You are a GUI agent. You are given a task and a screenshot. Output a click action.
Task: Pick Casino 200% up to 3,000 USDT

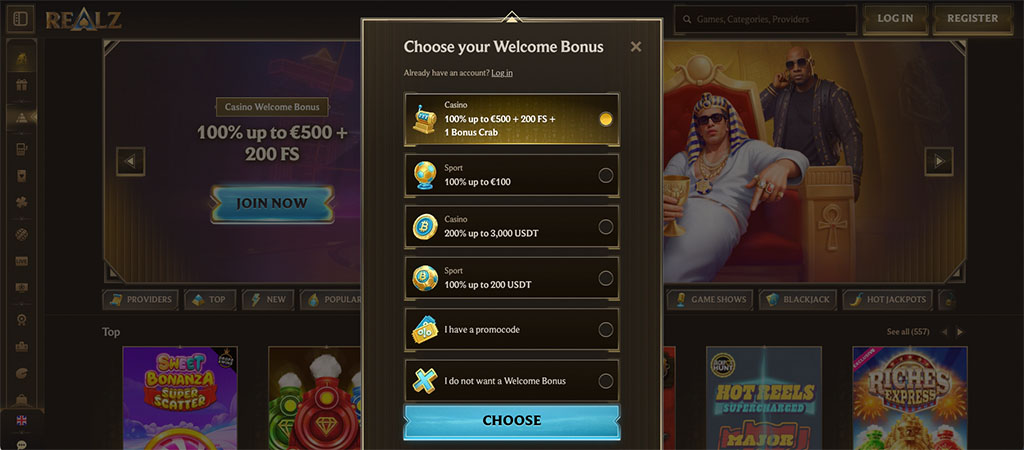click(511, 227)
